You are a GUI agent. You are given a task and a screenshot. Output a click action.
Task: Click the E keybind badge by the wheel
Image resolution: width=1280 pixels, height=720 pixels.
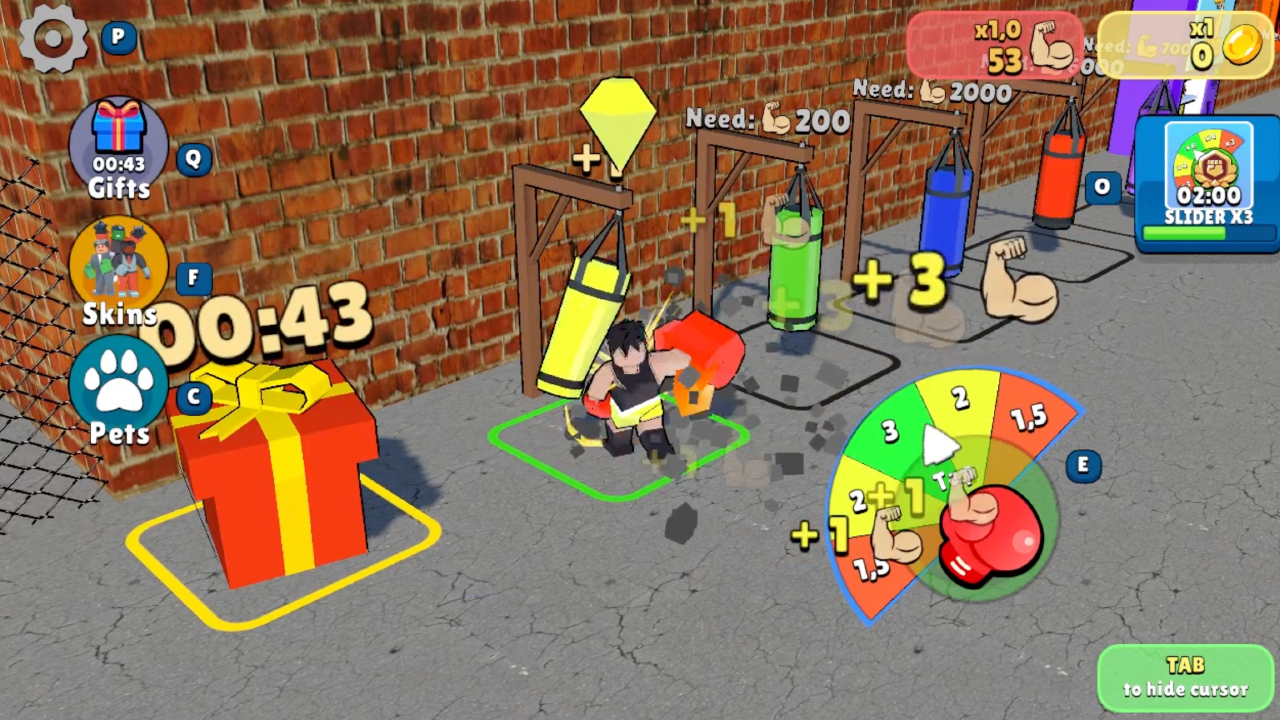tap(1083, 466)
